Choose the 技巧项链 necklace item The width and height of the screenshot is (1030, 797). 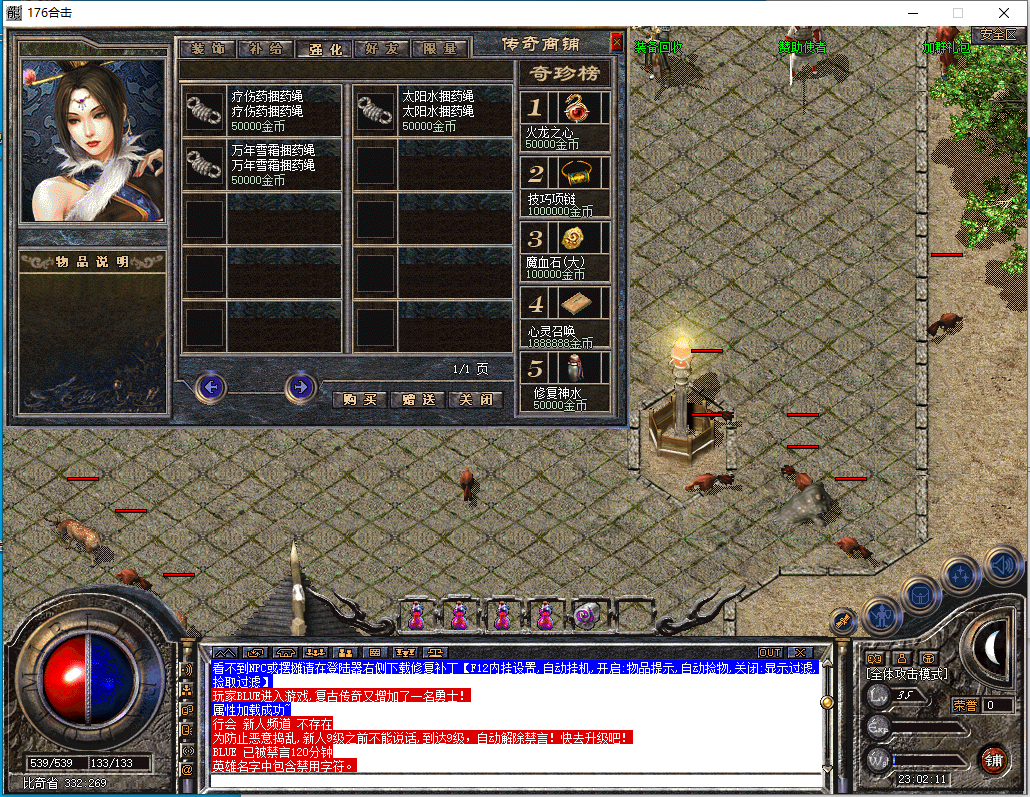point(566,186)
